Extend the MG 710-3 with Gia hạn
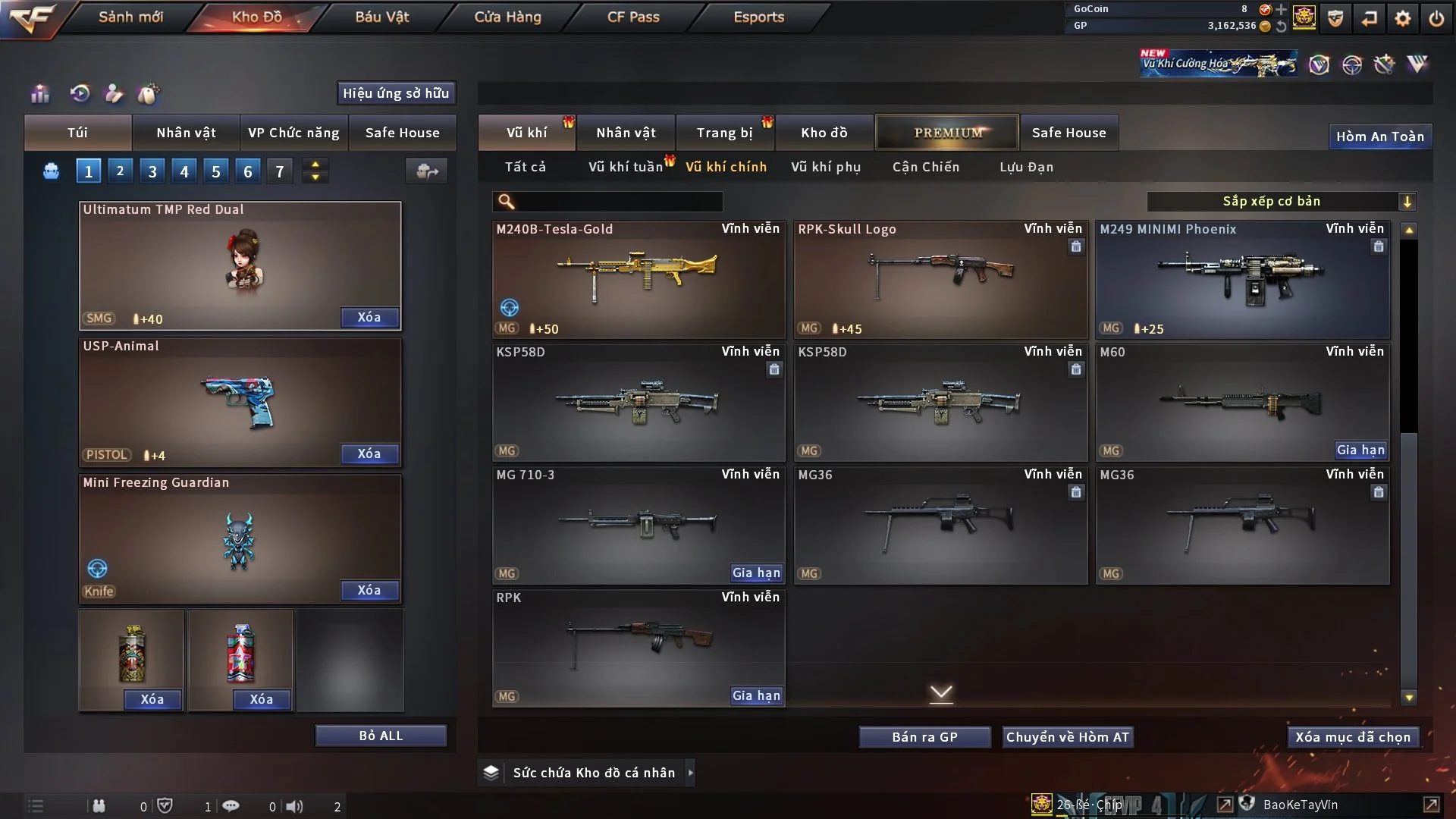The height and width of the screenshot is (819, 1456). [756, 573]
